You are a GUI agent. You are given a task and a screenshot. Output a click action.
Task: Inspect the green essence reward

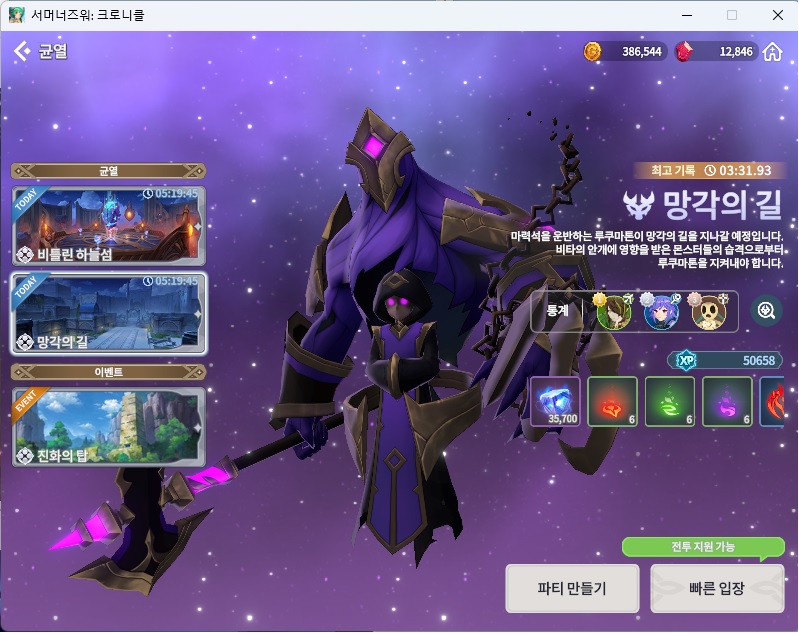pyautogui.click(x=670, y=400)
